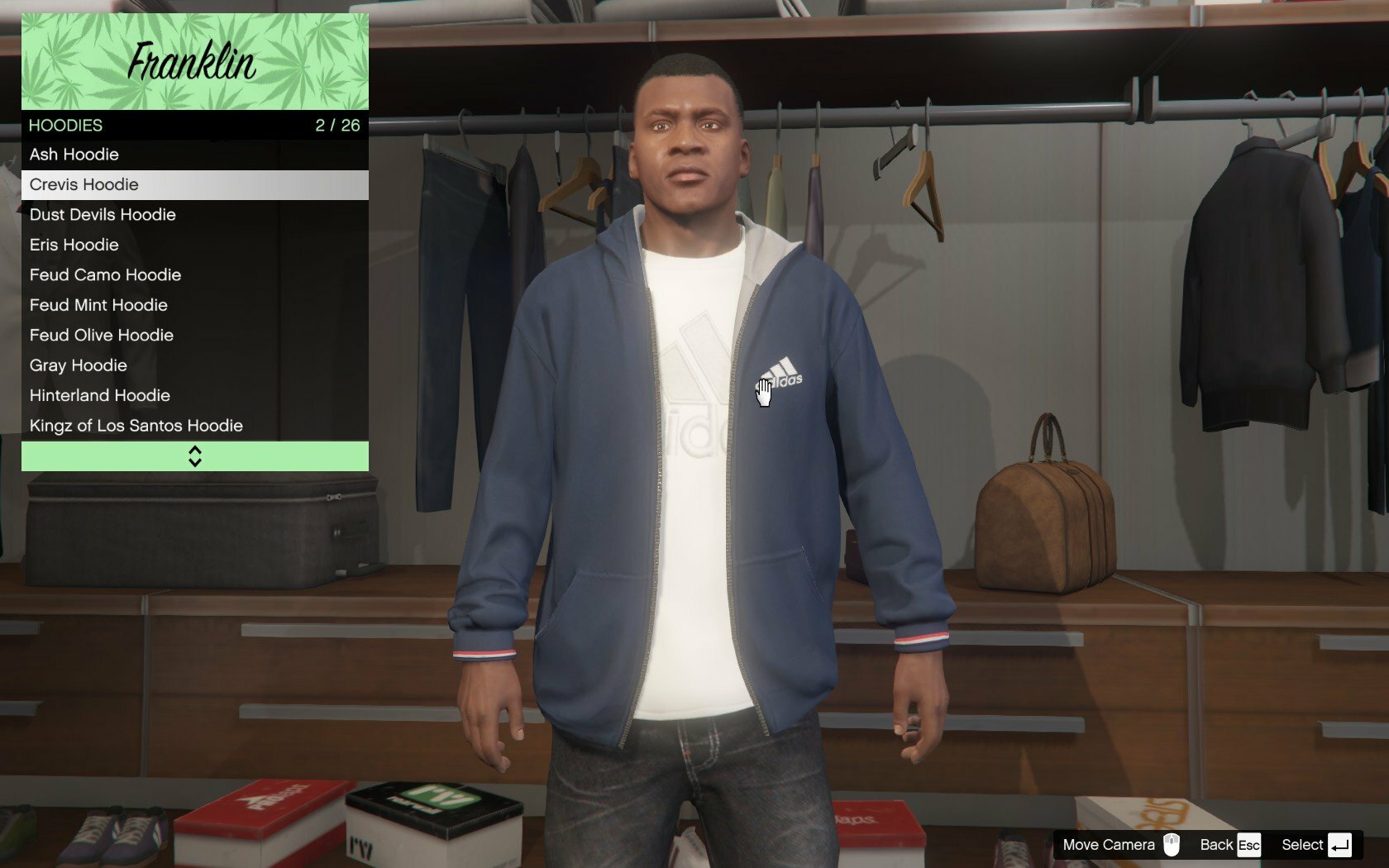The height and width of the screenshot is (868, 1389).
Task: Choose the highlighted Crevis Hoodie
Action: (194, 184)
